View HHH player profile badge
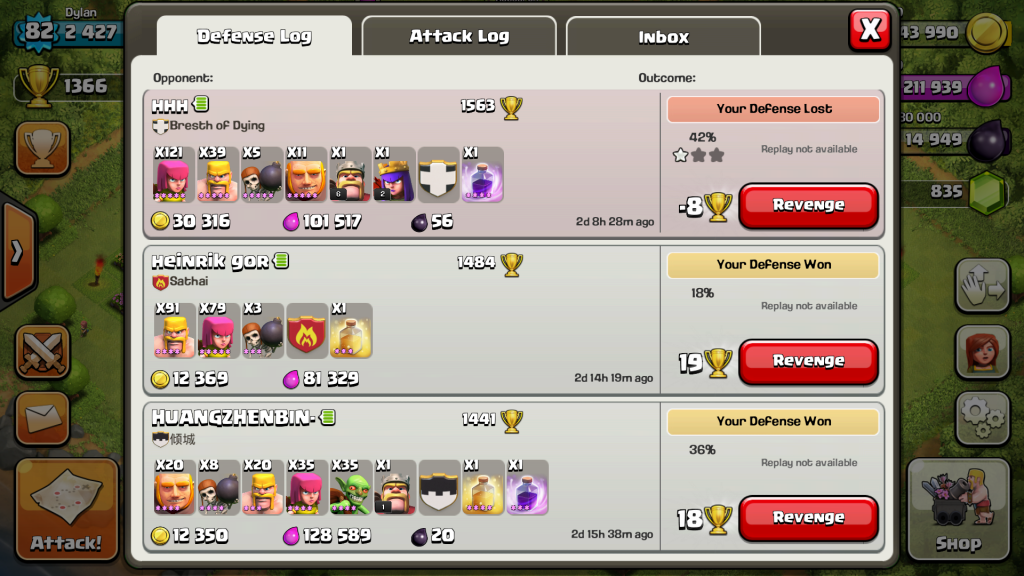Screen dimensions: 1024x576 [x=201, y=105]
